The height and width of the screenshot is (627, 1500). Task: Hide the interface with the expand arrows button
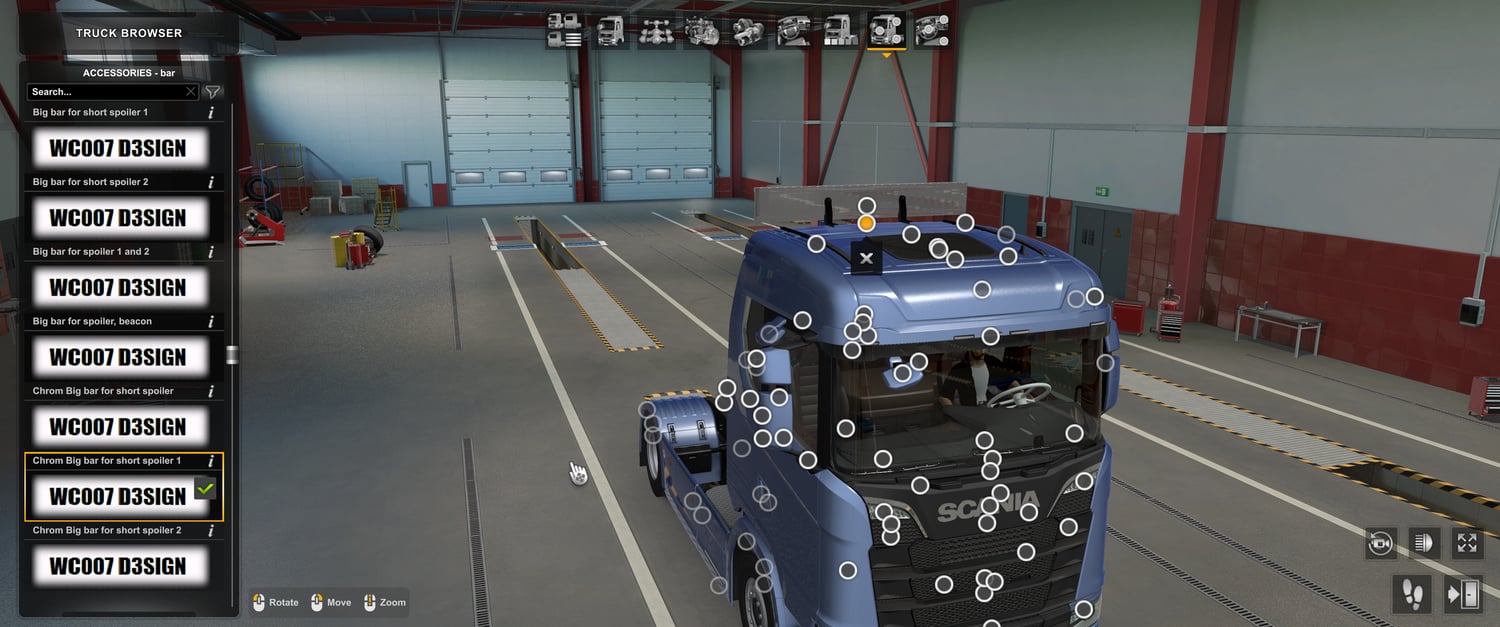[x=1467, y=544]
